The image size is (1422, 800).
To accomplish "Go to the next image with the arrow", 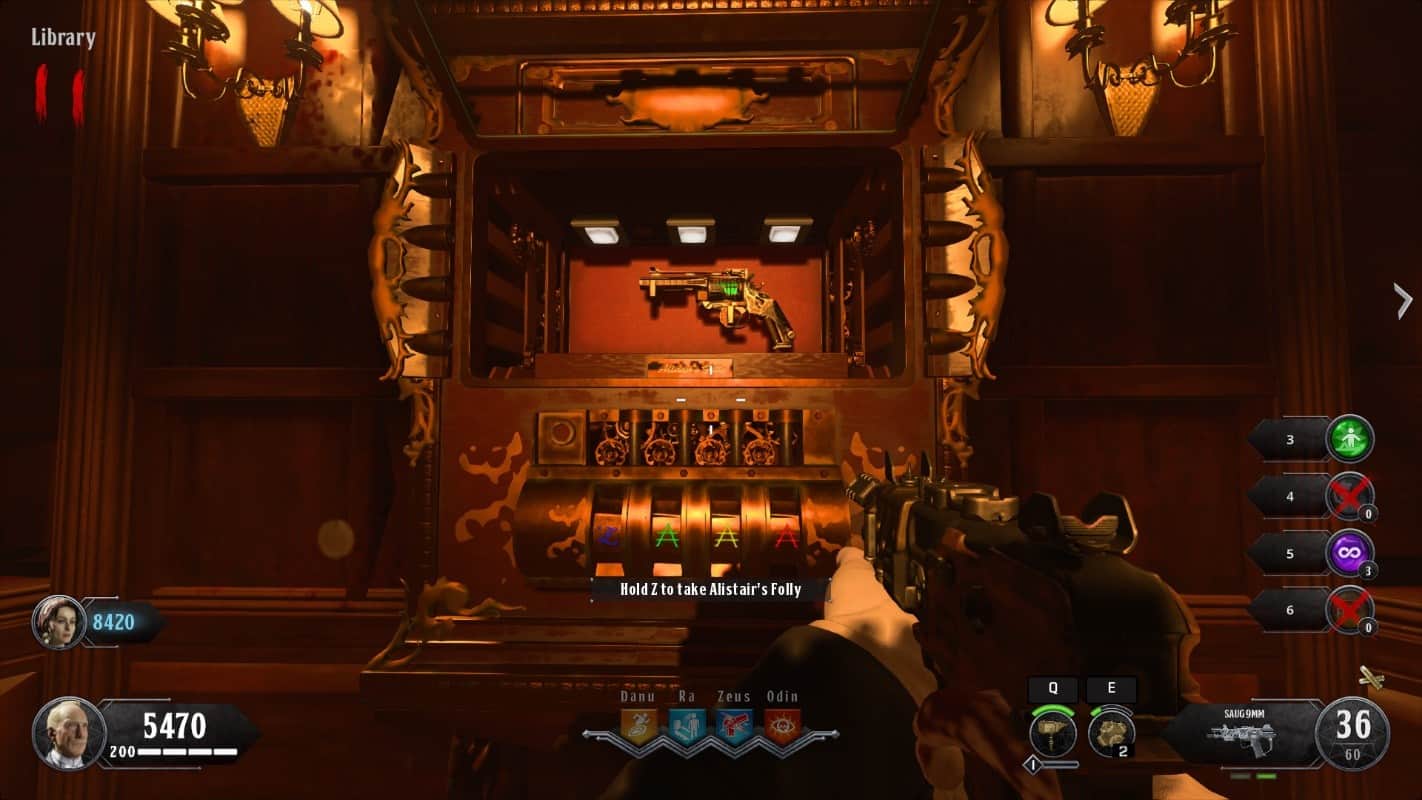I will [x=1403, y=300].
